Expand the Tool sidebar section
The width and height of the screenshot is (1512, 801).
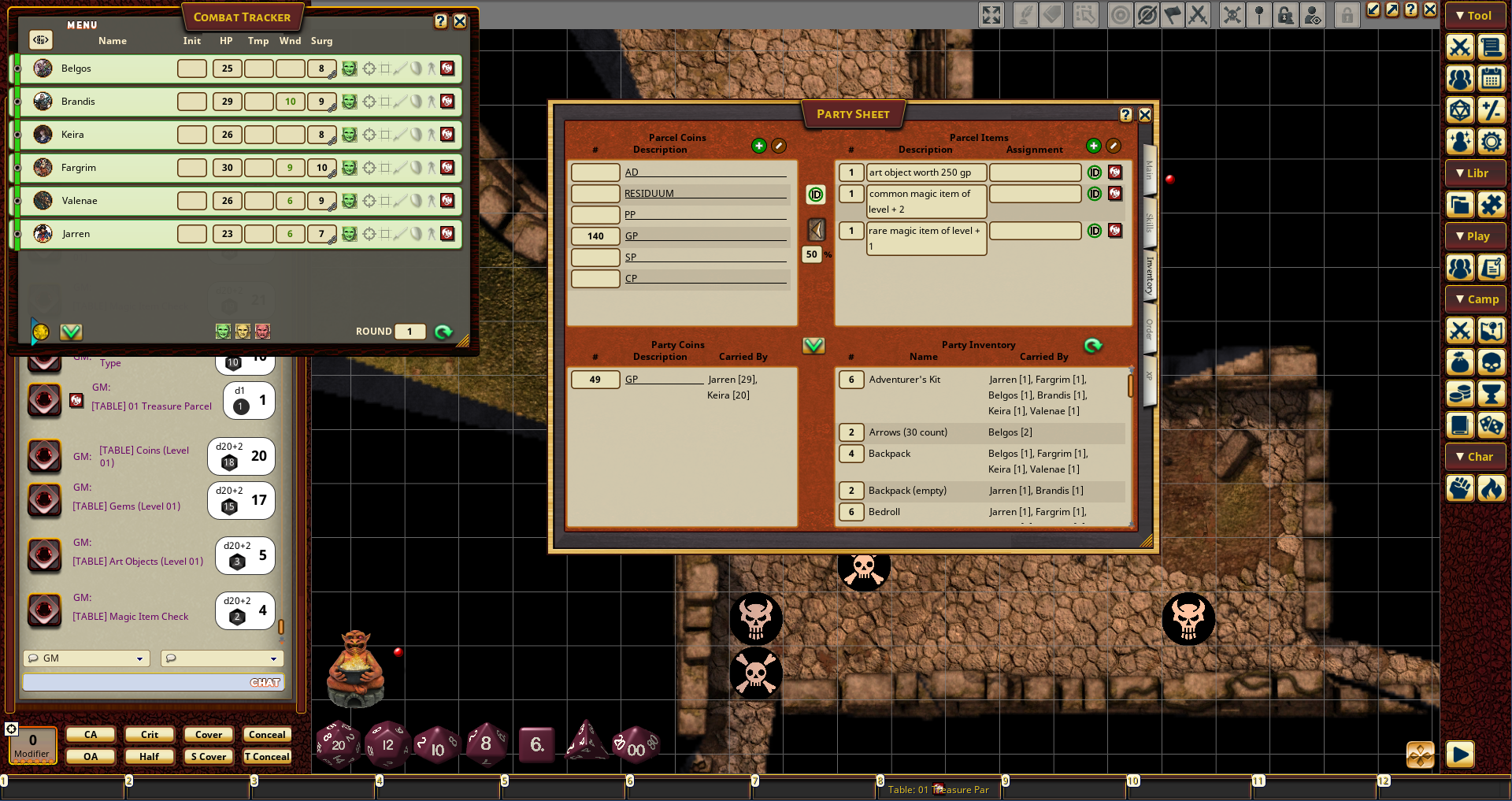(1474, 16)
